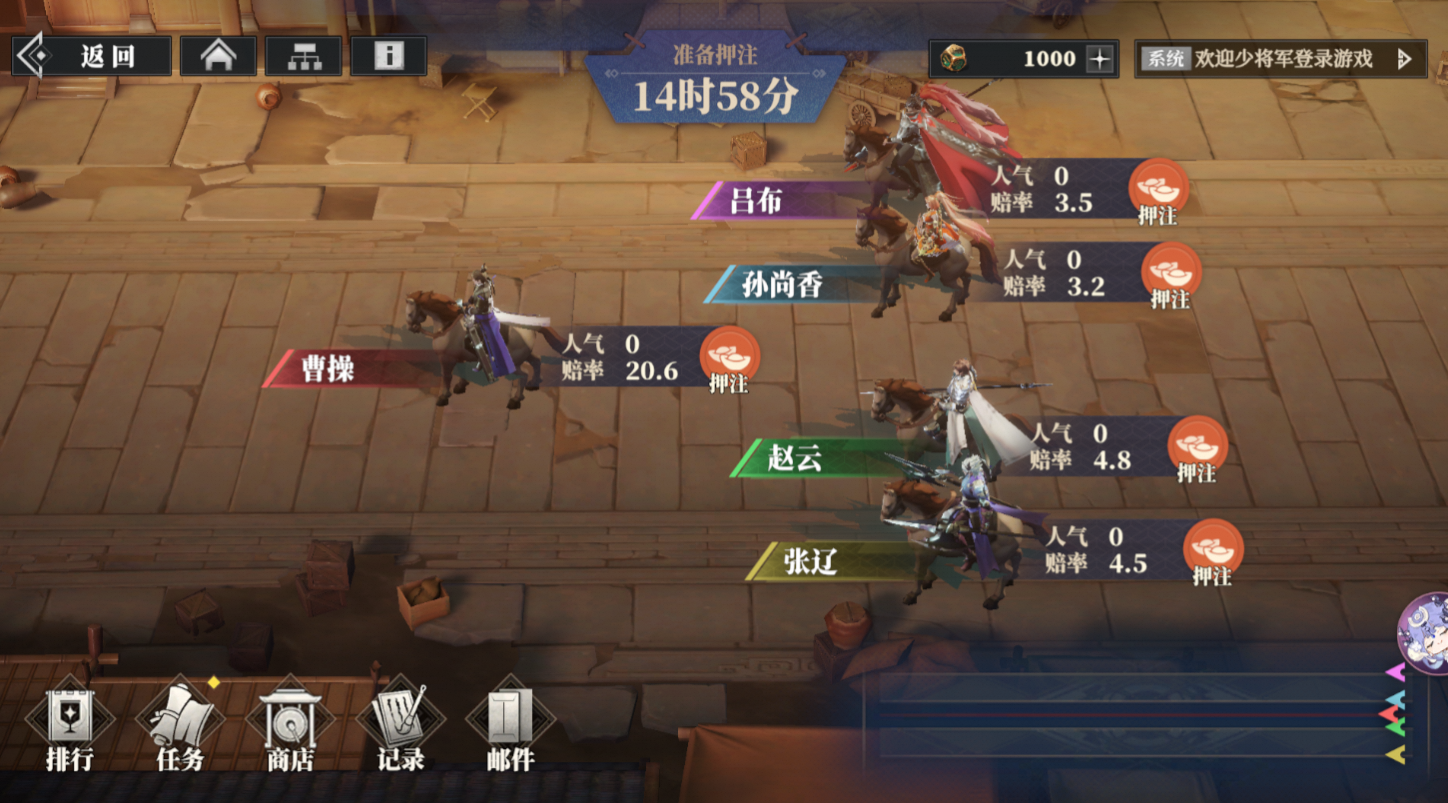Bet on 曹操 at 20.6 odds
Screen dimensions: 1448x803
click(x=729, y=359)
